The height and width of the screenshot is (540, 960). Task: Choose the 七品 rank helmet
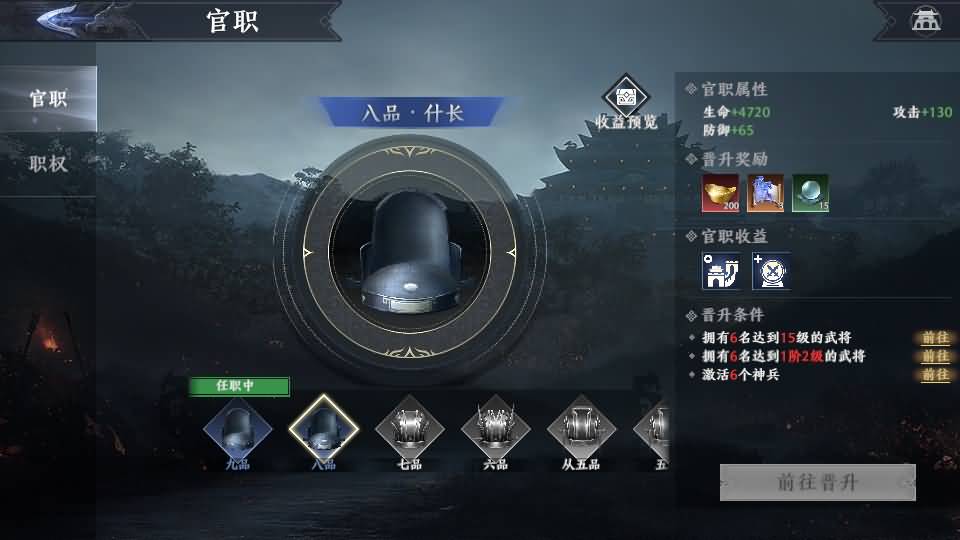409,430
